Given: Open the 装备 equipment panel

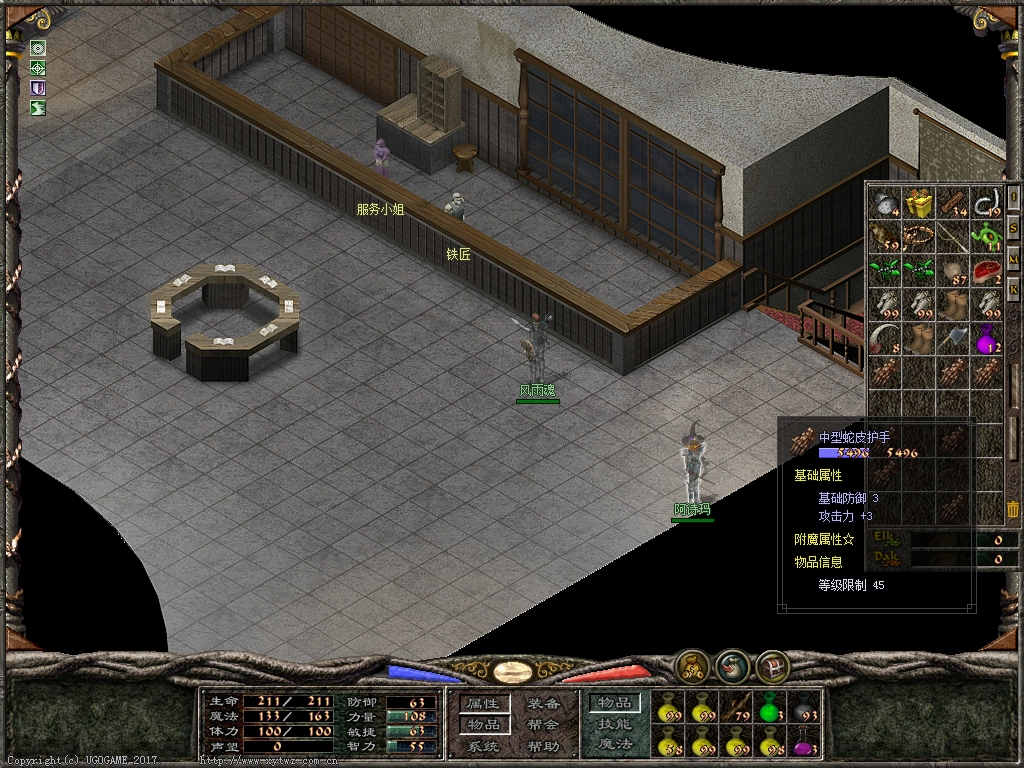Looking at the screenshot, I should point(543,704).
